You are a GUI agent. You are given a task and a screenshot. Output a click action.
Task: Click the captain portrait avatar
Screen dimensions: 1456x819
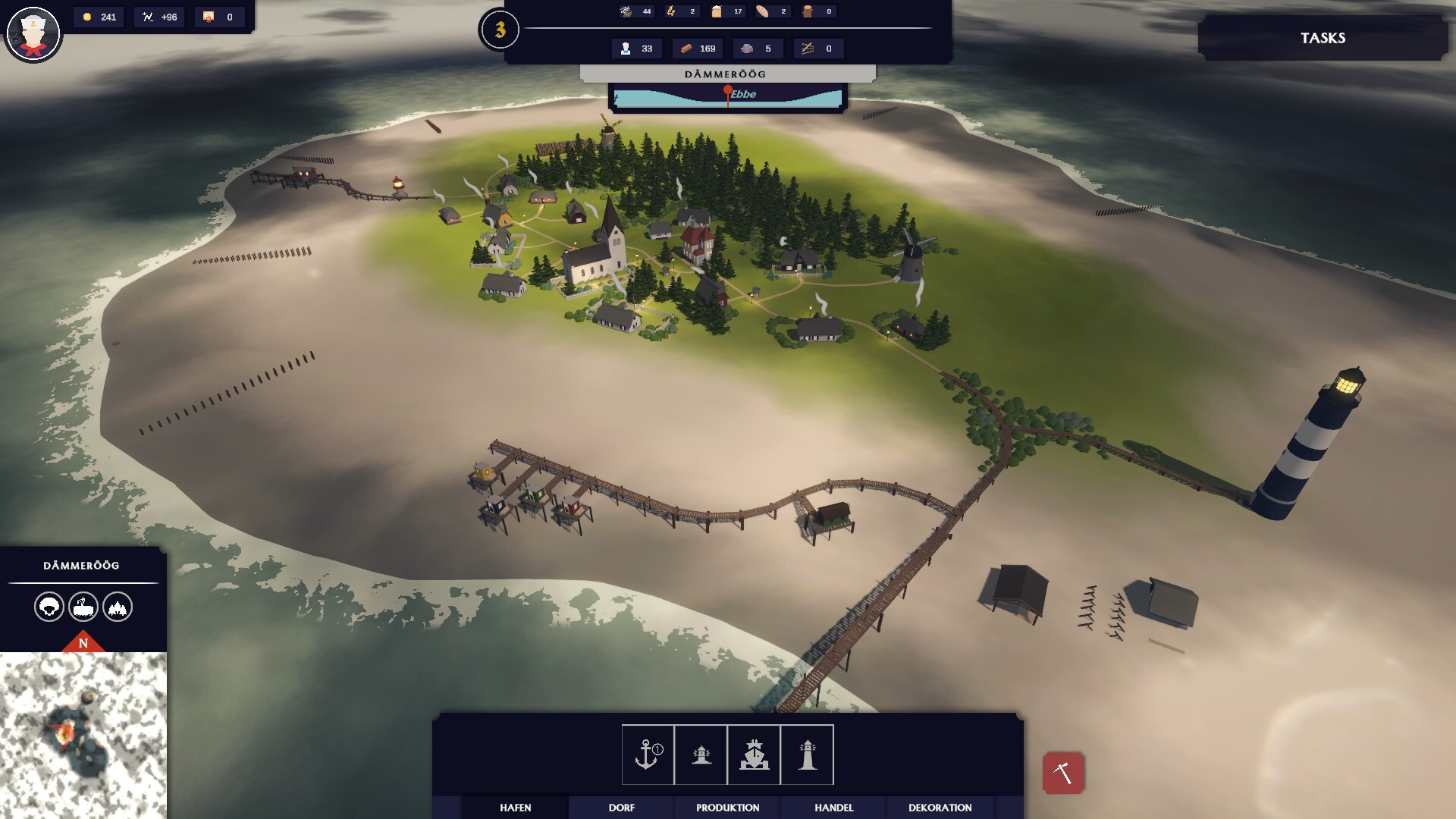(x=33, y=33)
